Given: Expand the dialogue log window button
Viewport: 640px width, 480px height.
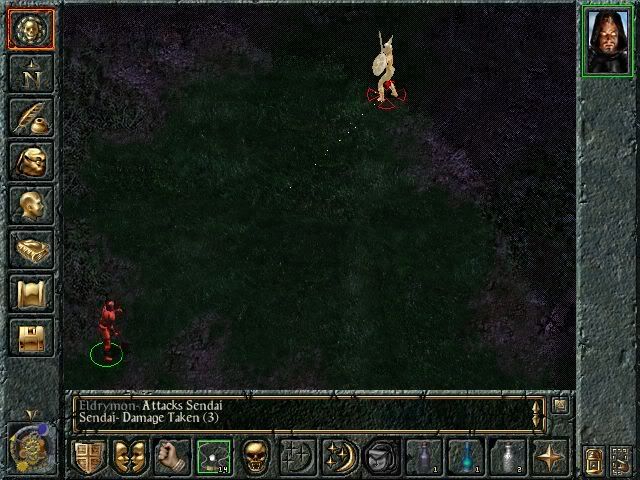Looking at the screenshot, I should click(x=560, y=406).
